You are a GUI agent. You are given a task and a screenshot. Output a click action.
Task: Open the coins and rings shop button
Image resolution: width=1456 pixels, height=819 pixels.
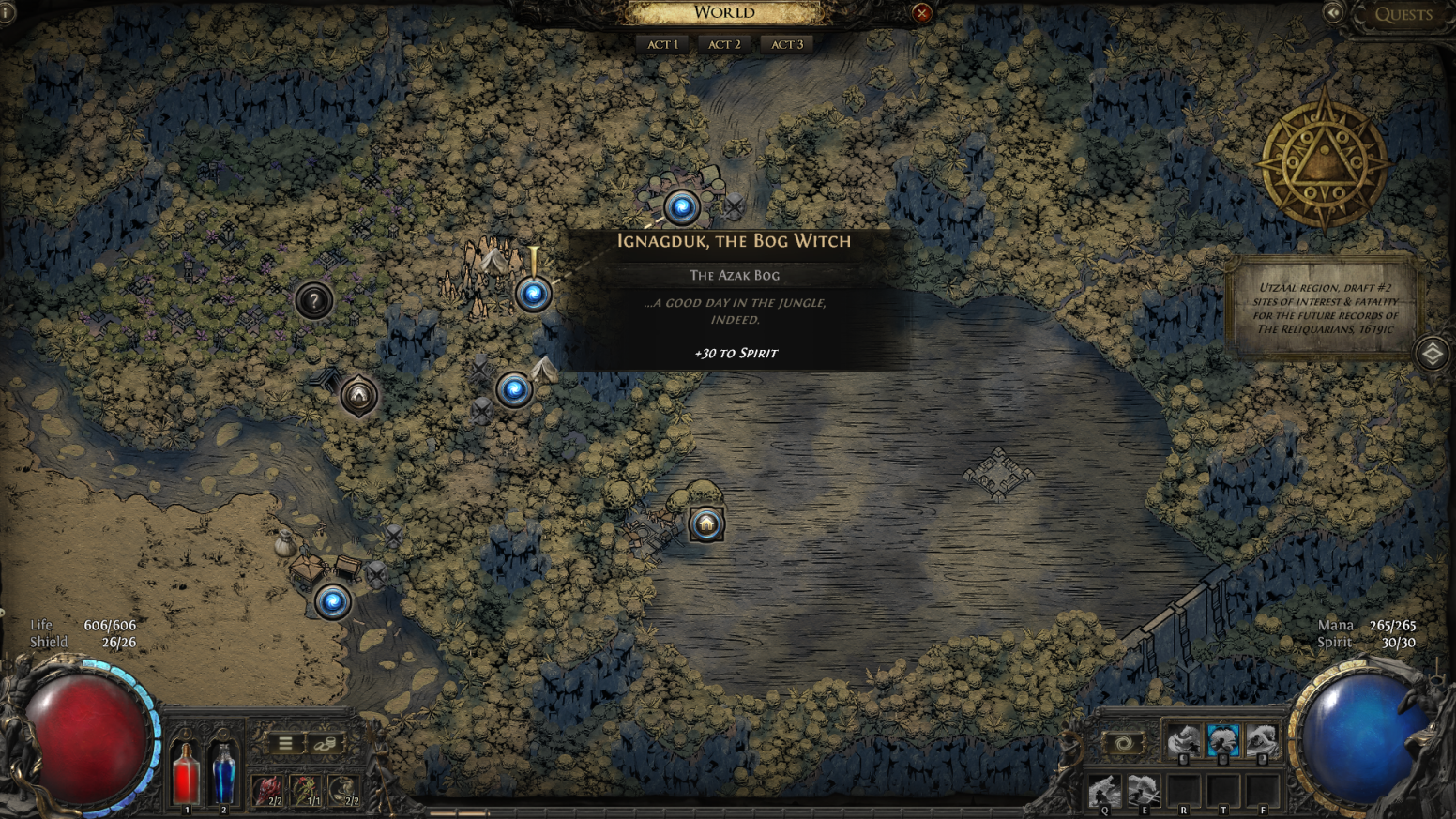point(325,744)
